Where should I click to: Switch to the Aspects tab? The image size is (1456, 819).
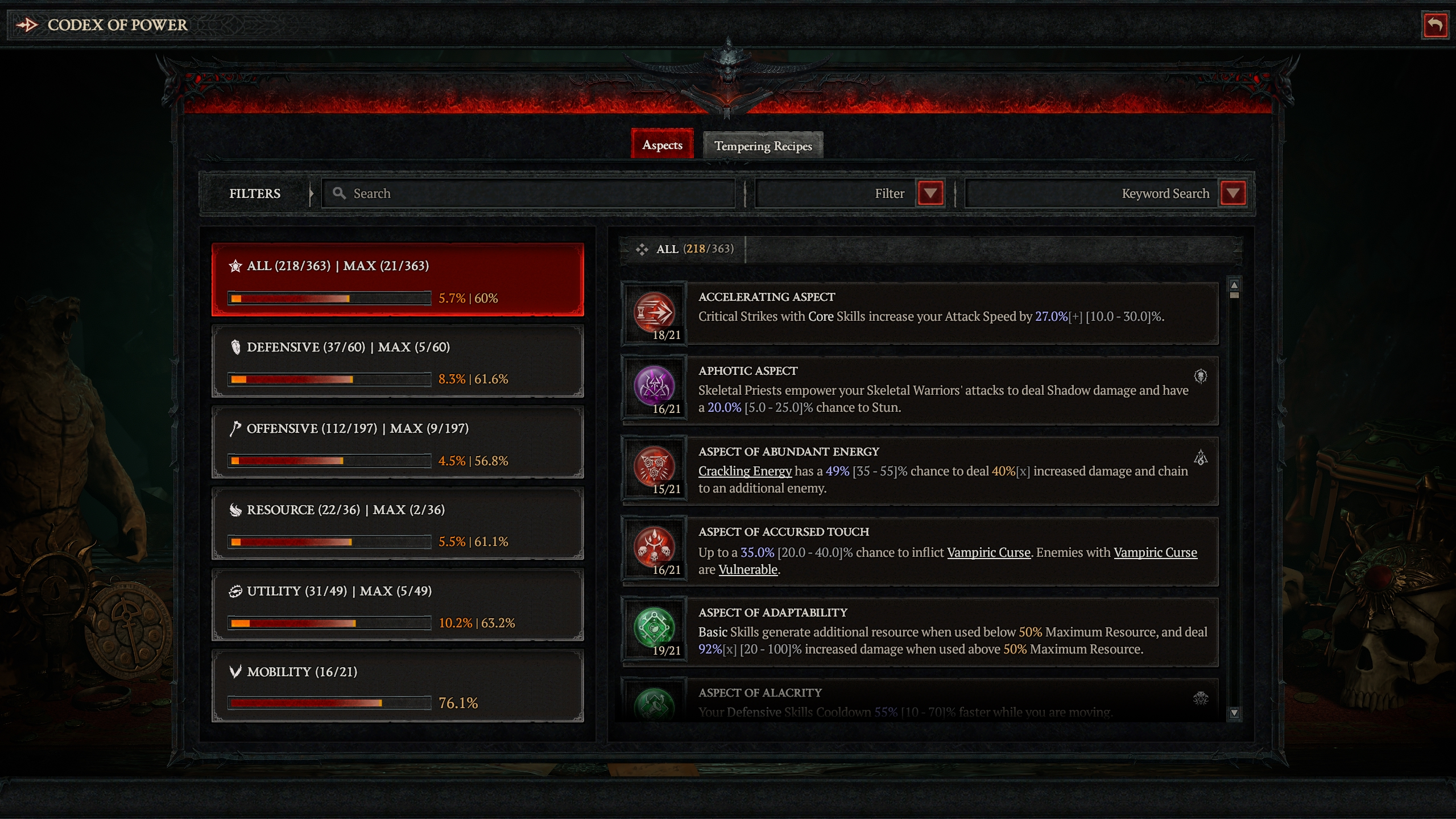pos(661,145)
